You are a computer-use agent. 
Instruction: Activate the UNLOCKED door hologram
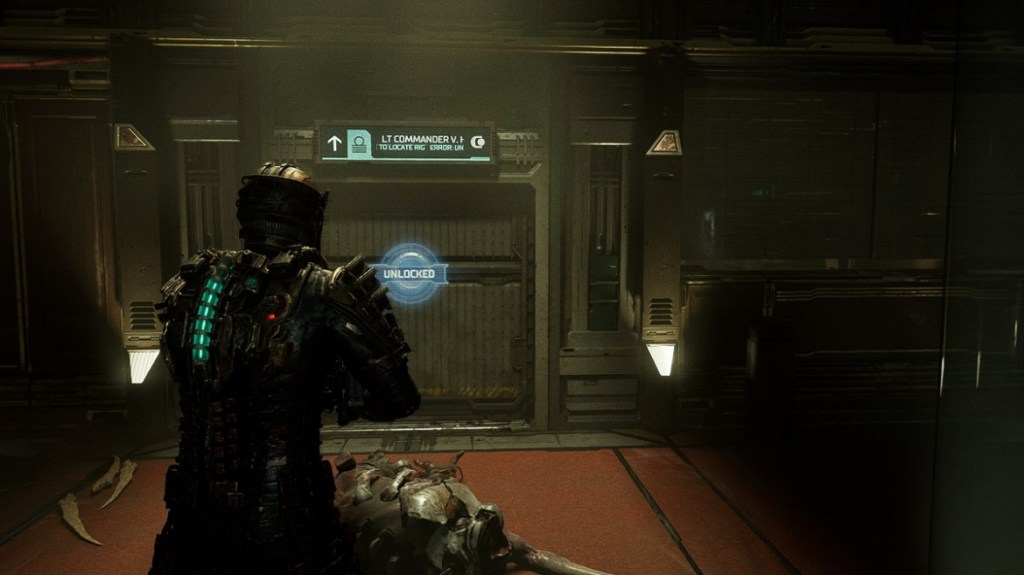pos(411,273)
